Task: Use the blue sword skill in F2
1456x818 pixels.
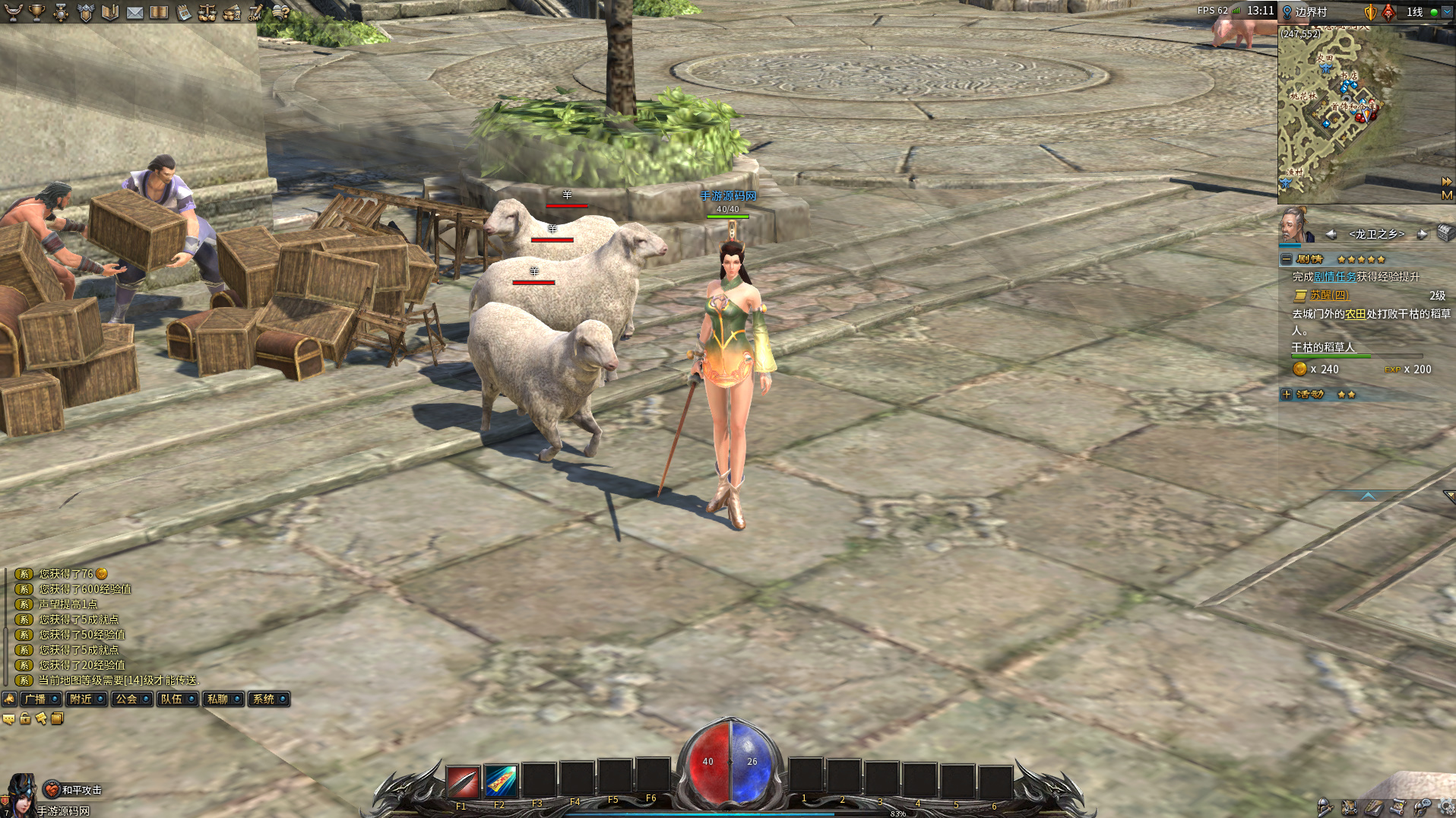Action: (501, 782)
